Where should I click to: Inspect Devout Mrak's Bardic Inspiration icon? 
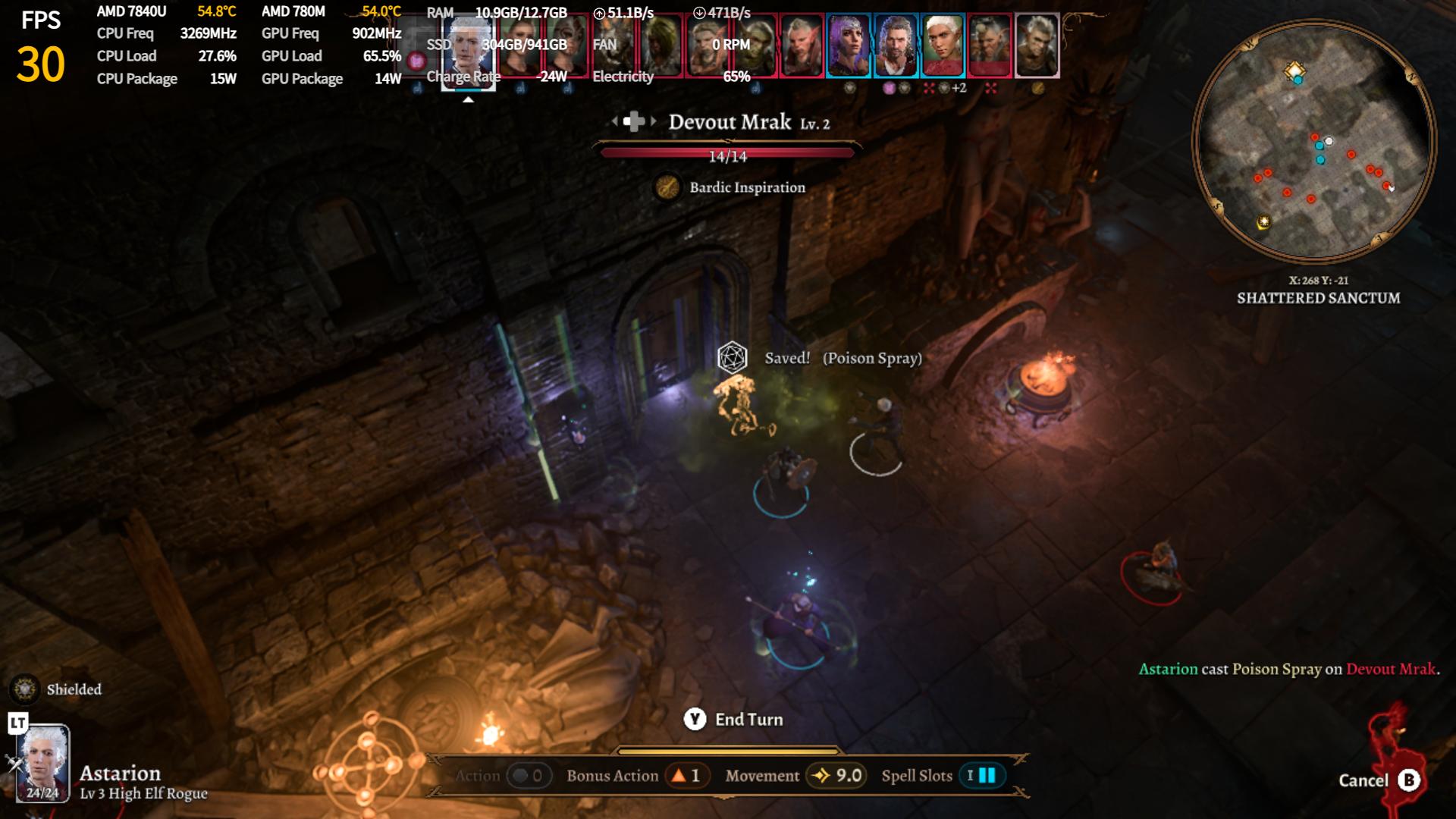pos(667,187)
